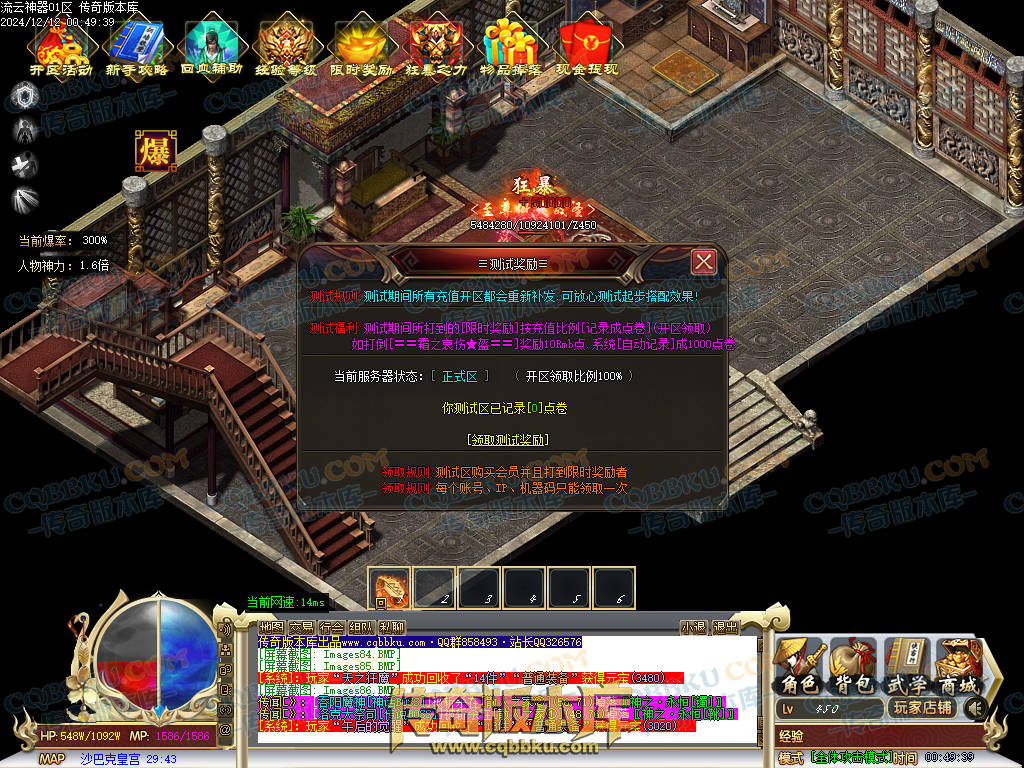Open the 回血辅助 healing assist icon
Viewport: 1024px width, 768px height.
pos(210,50)
